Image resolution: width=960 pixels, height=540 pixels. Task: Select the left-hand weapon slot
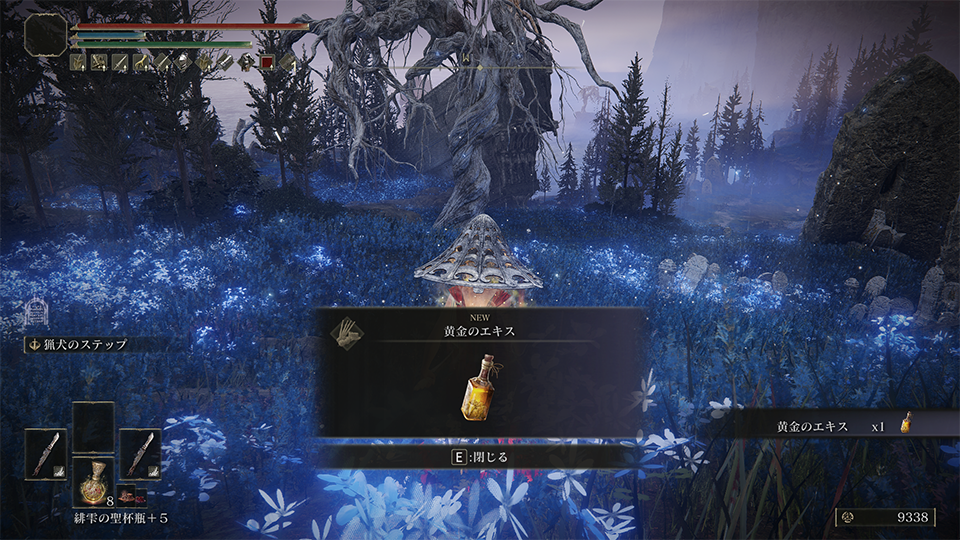(46, 454)
